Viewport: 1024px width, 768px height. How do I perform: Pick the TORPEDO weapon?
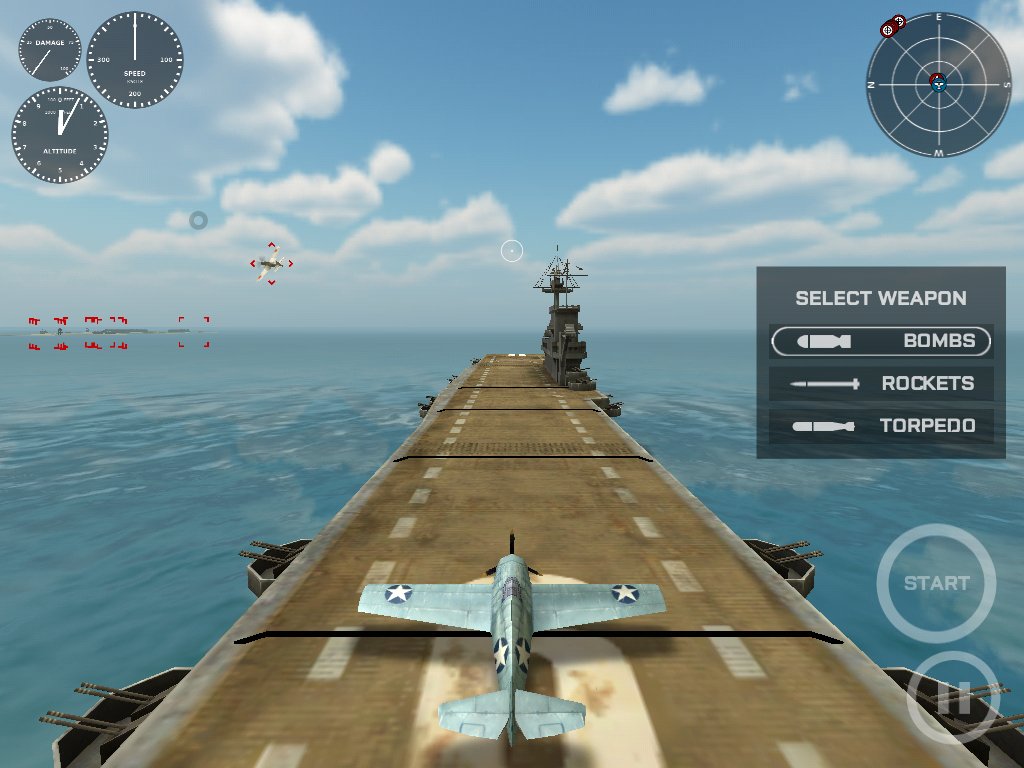click(x=881, y=426)
